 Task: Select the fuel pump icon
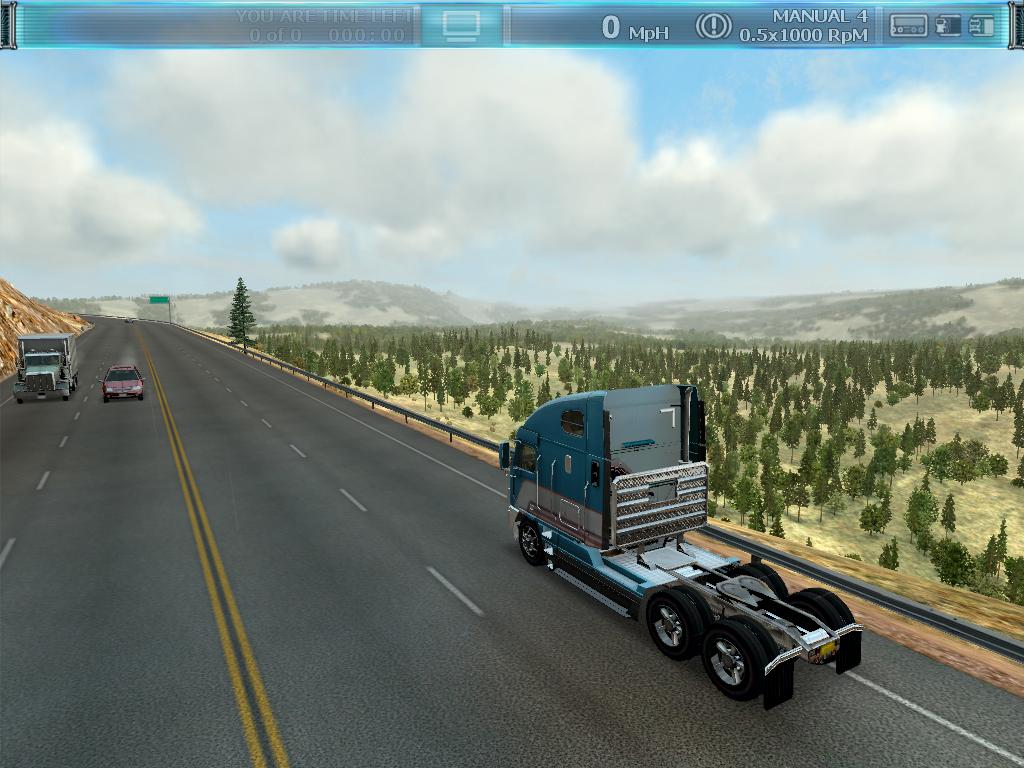coord(948,26)
